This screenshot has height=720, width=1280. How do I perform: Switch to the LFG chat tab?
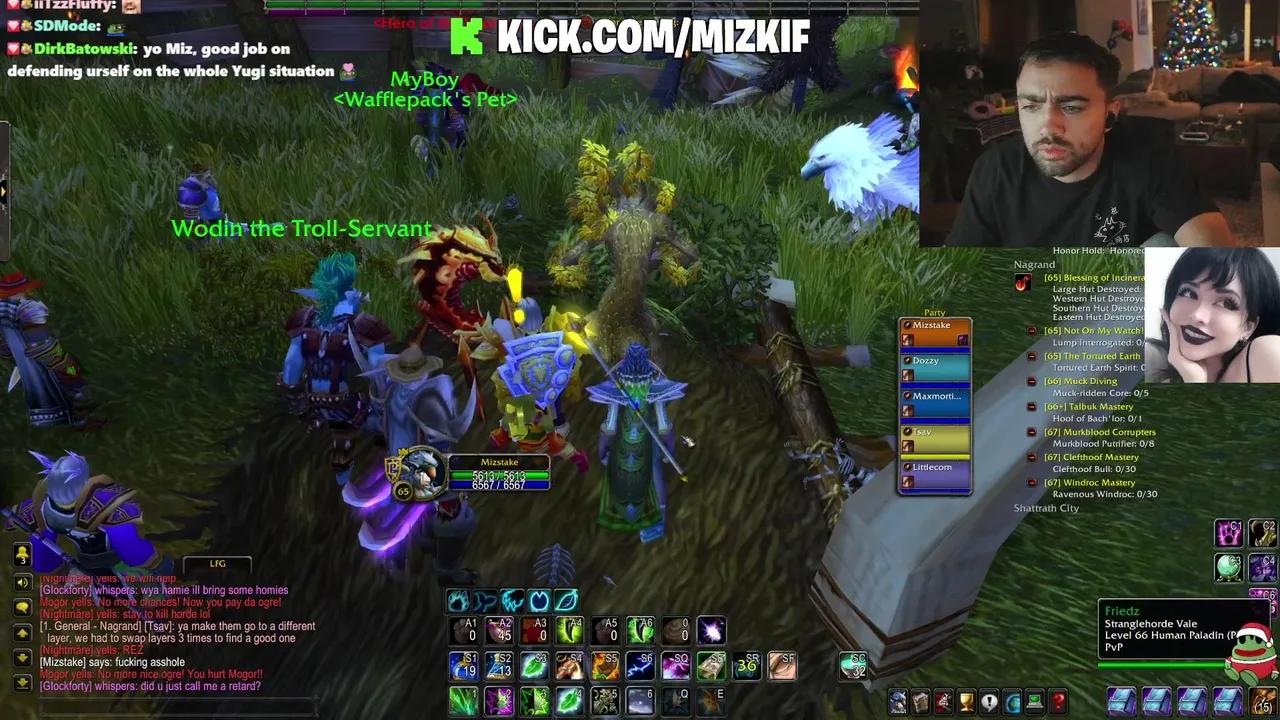click(x=217, y=563)
